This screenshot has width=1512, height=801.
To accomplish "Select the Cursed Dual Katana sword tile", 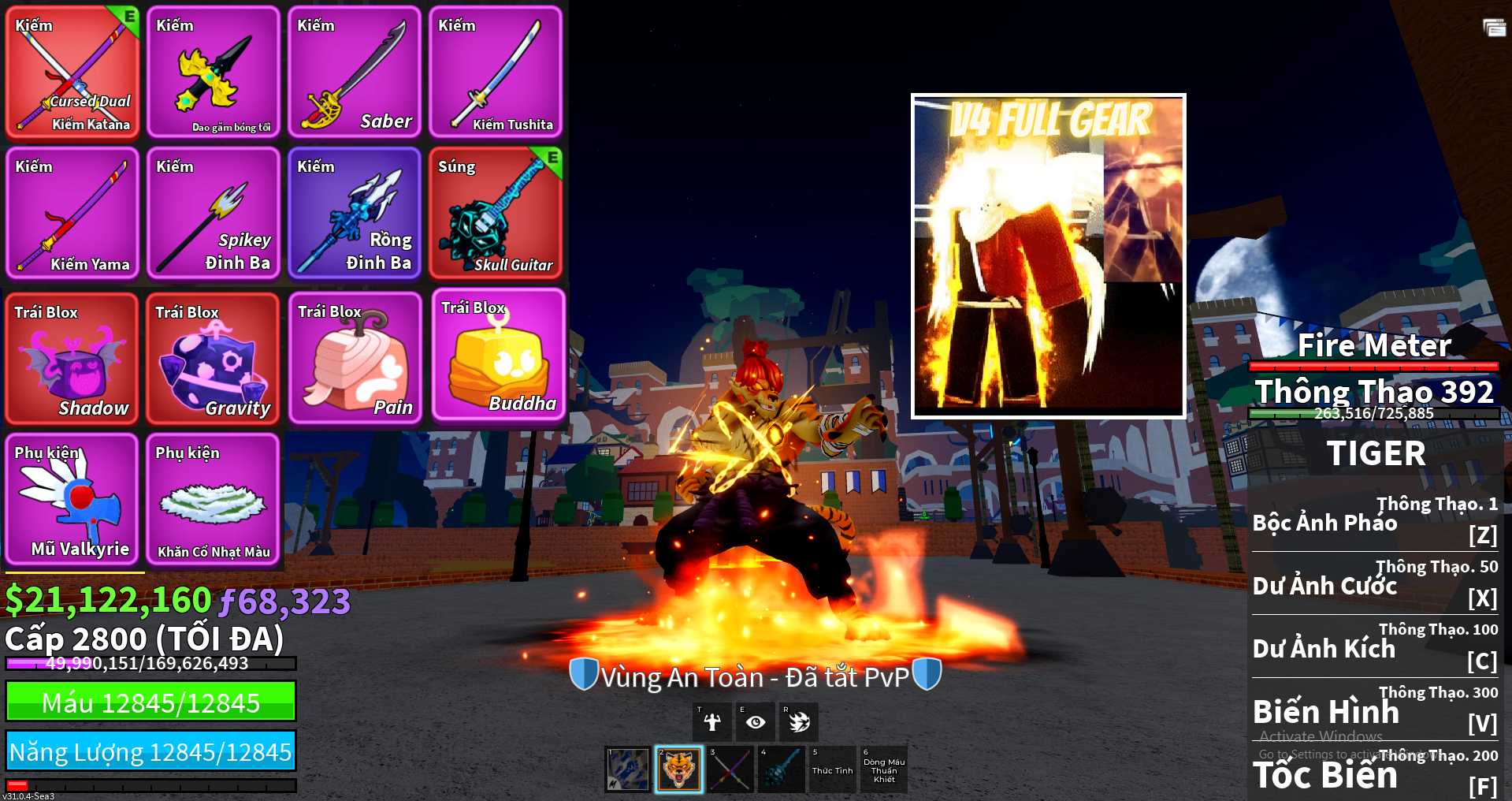I will (x=72, y=72).
